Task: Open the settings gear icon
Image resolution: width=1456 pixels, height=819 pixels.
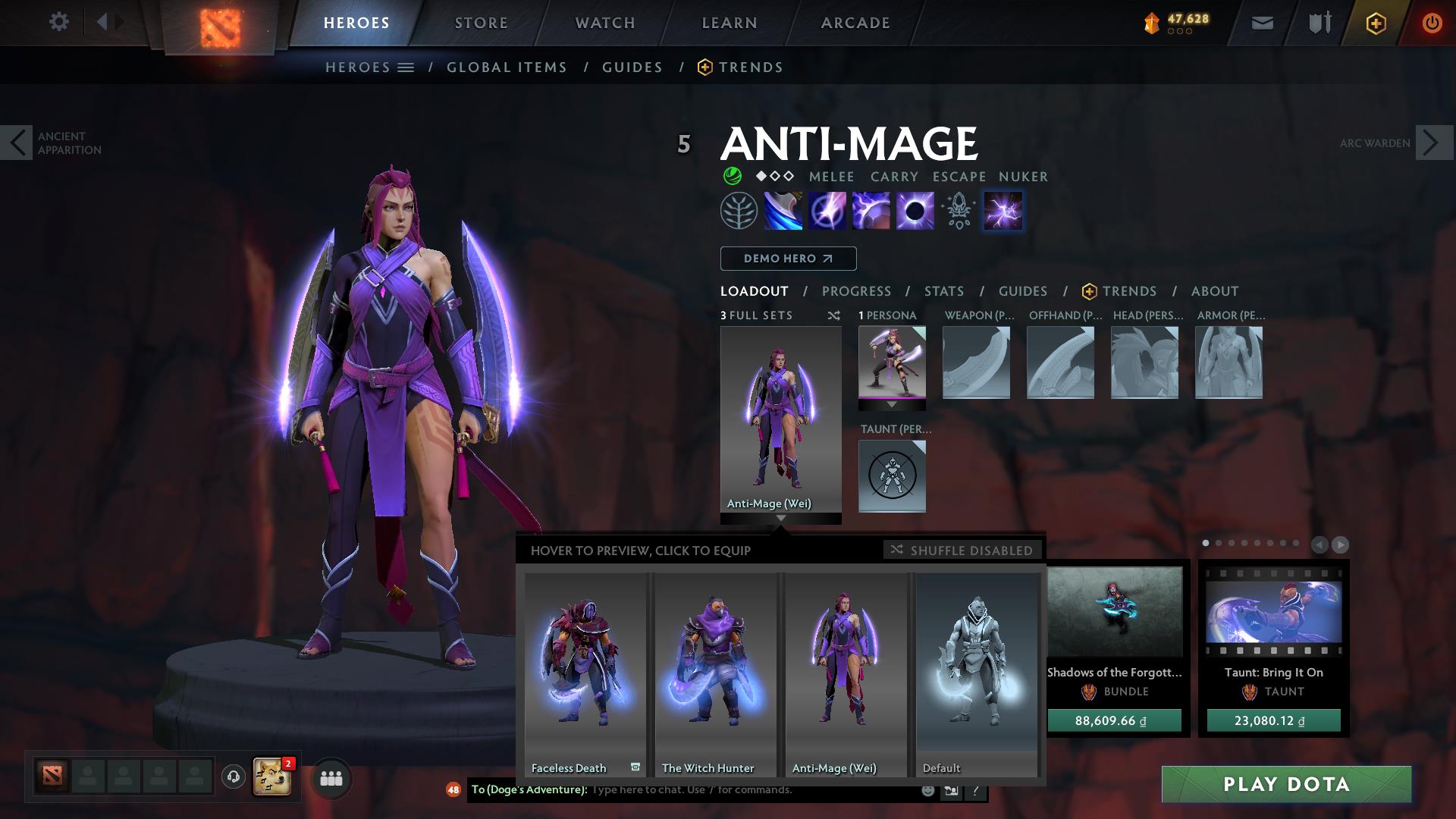Action: pyautogui.click(x=58, y=22)
